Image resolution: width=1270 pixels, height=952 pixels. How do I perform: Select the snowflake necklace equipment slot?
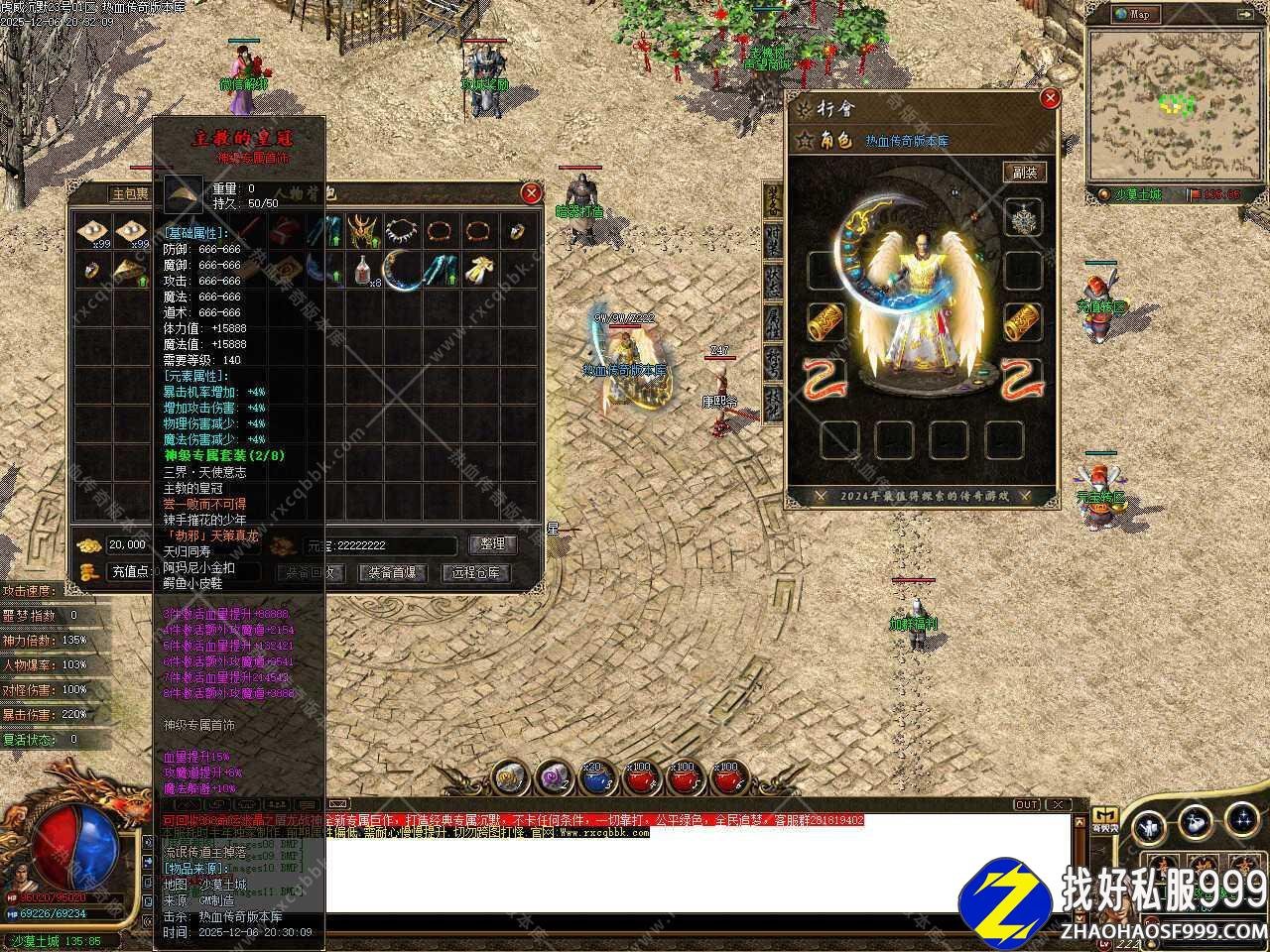pyautogui.click(x=1023, y=217)
